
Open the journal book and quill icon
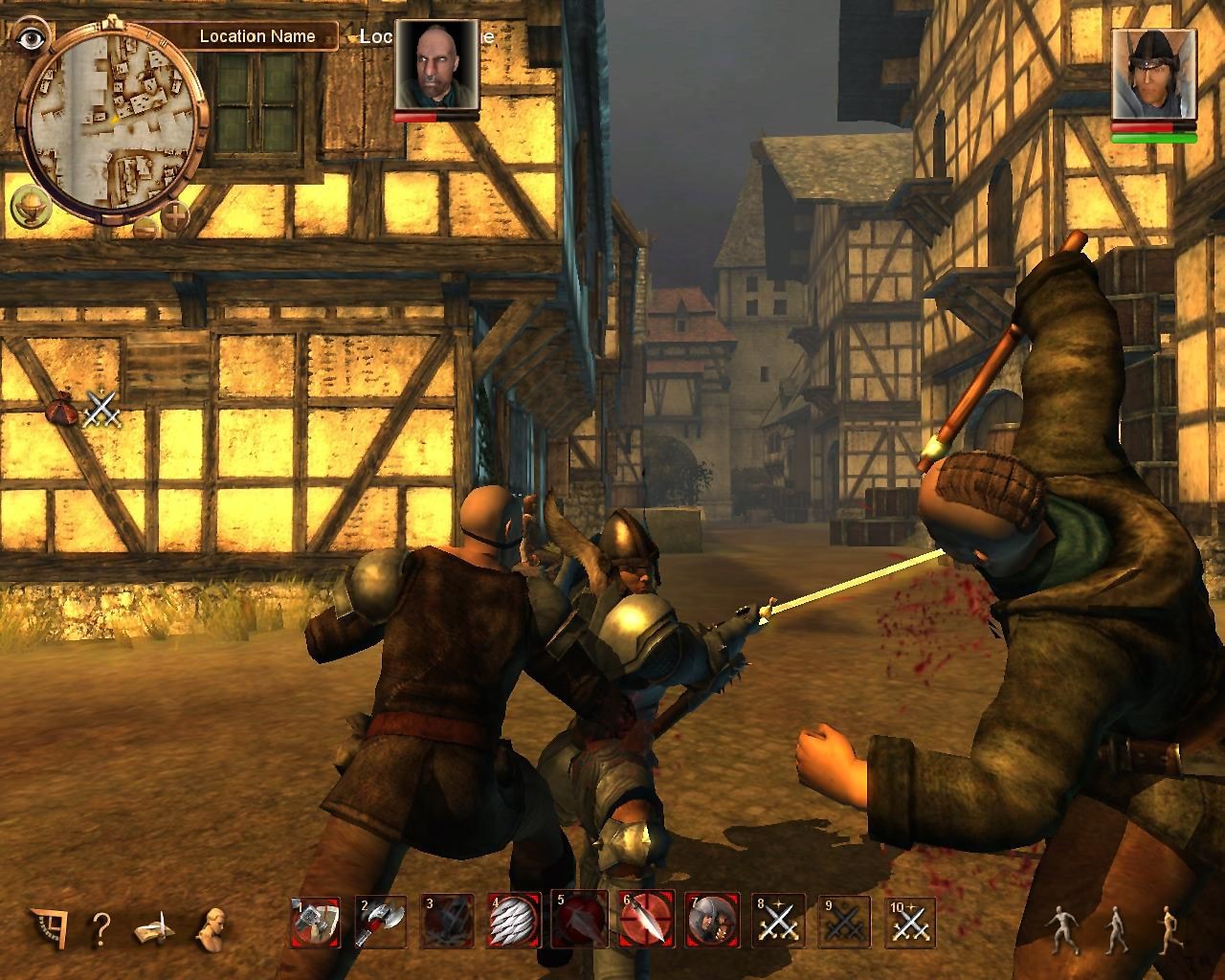click(154, 926)
